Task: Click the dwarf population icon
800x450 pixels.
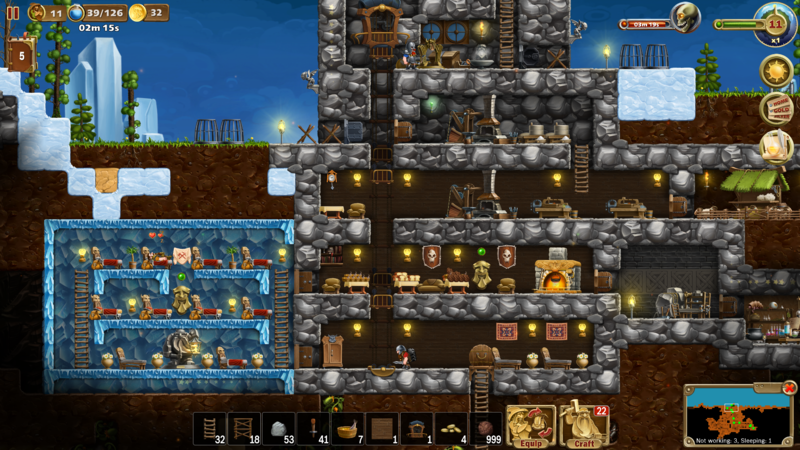Action: tap(36, 13)
